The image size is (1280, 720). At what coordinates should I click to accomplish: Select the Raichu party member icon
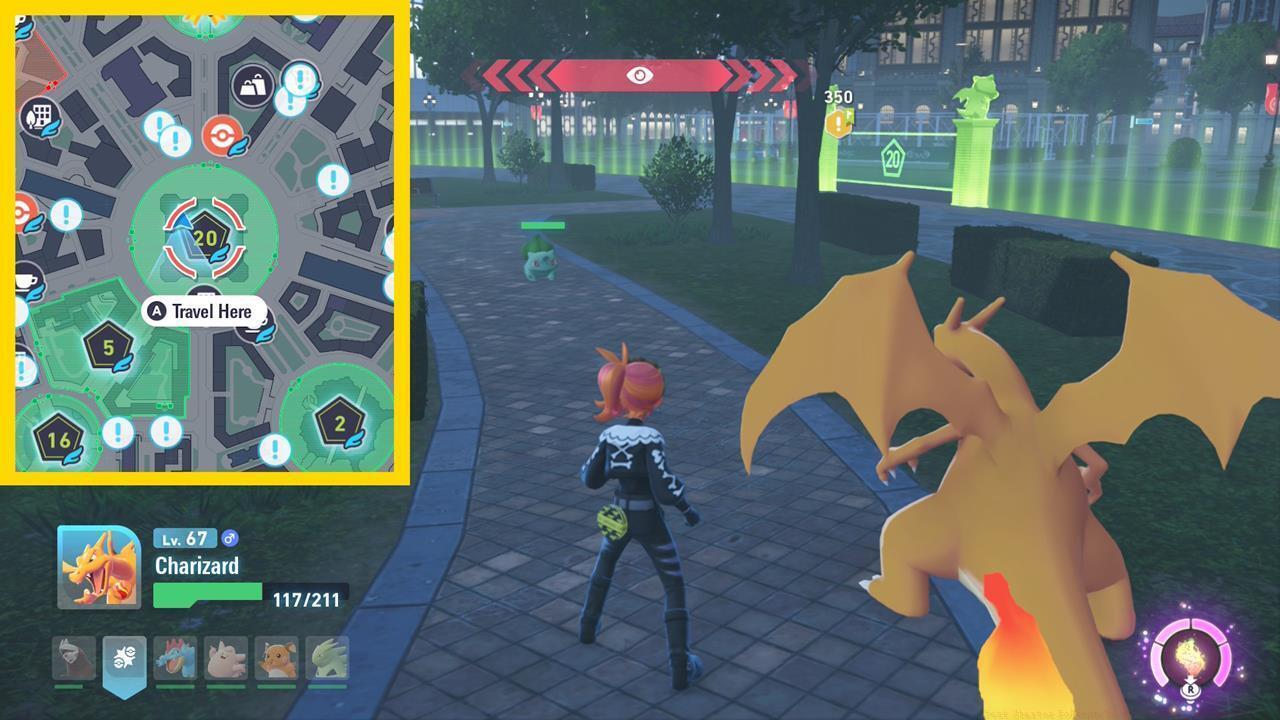pyautogui.click(x=279, y=658)
